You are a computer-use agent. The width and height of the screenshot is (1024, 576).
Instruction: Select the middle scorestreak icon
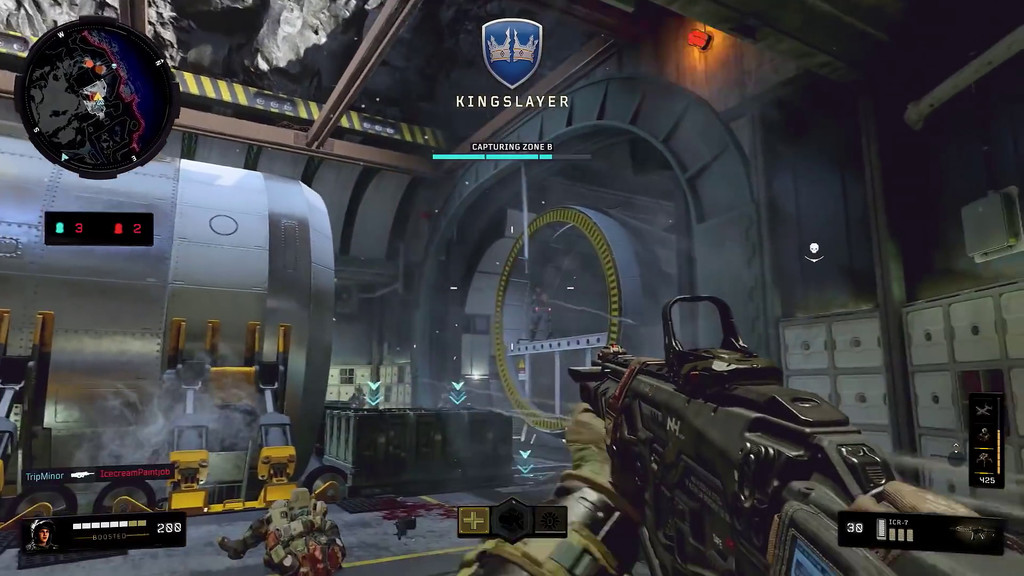[x=986, y=434]
